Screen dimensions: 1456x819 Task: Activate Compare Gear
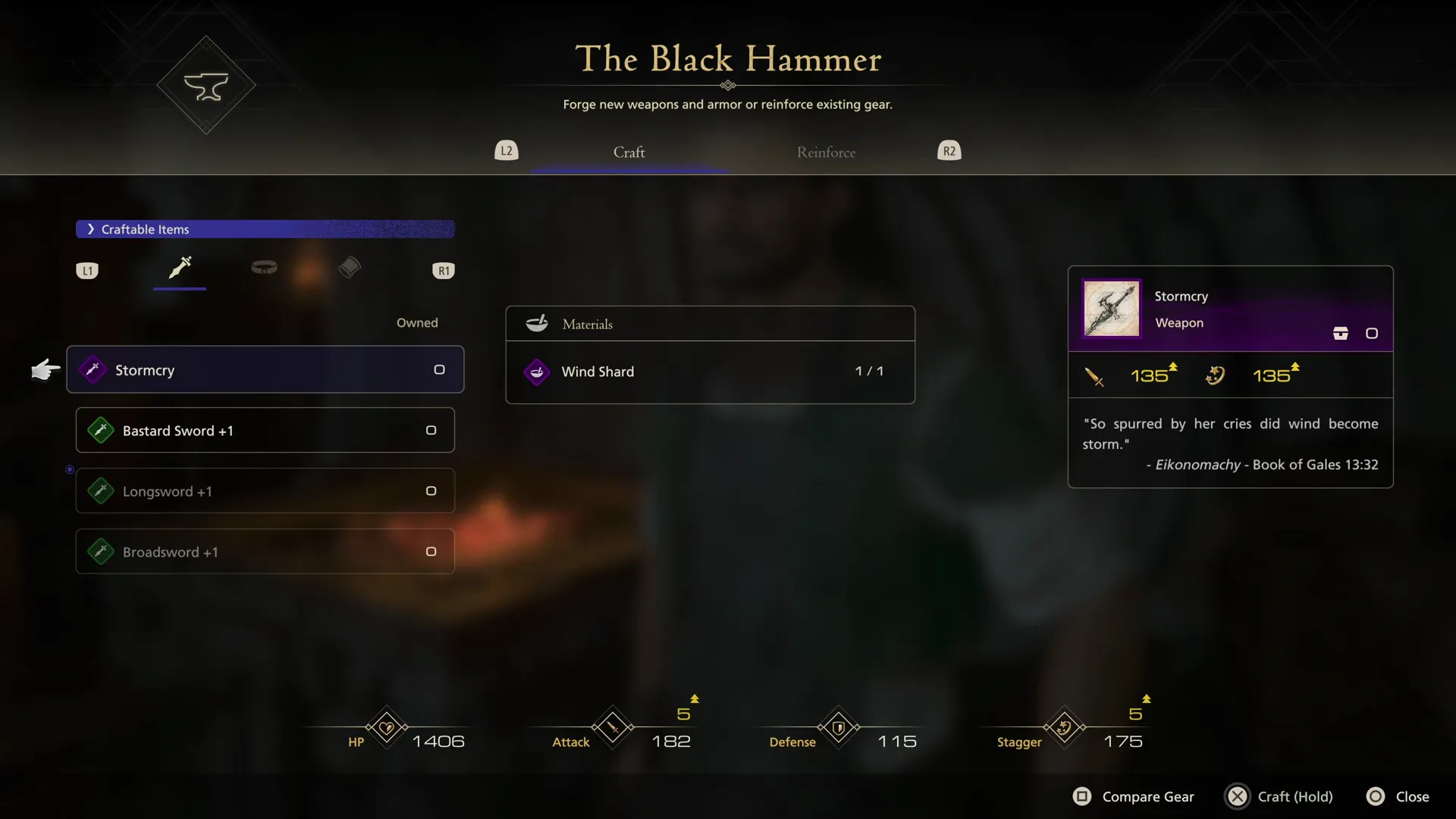pos(1133,796)
